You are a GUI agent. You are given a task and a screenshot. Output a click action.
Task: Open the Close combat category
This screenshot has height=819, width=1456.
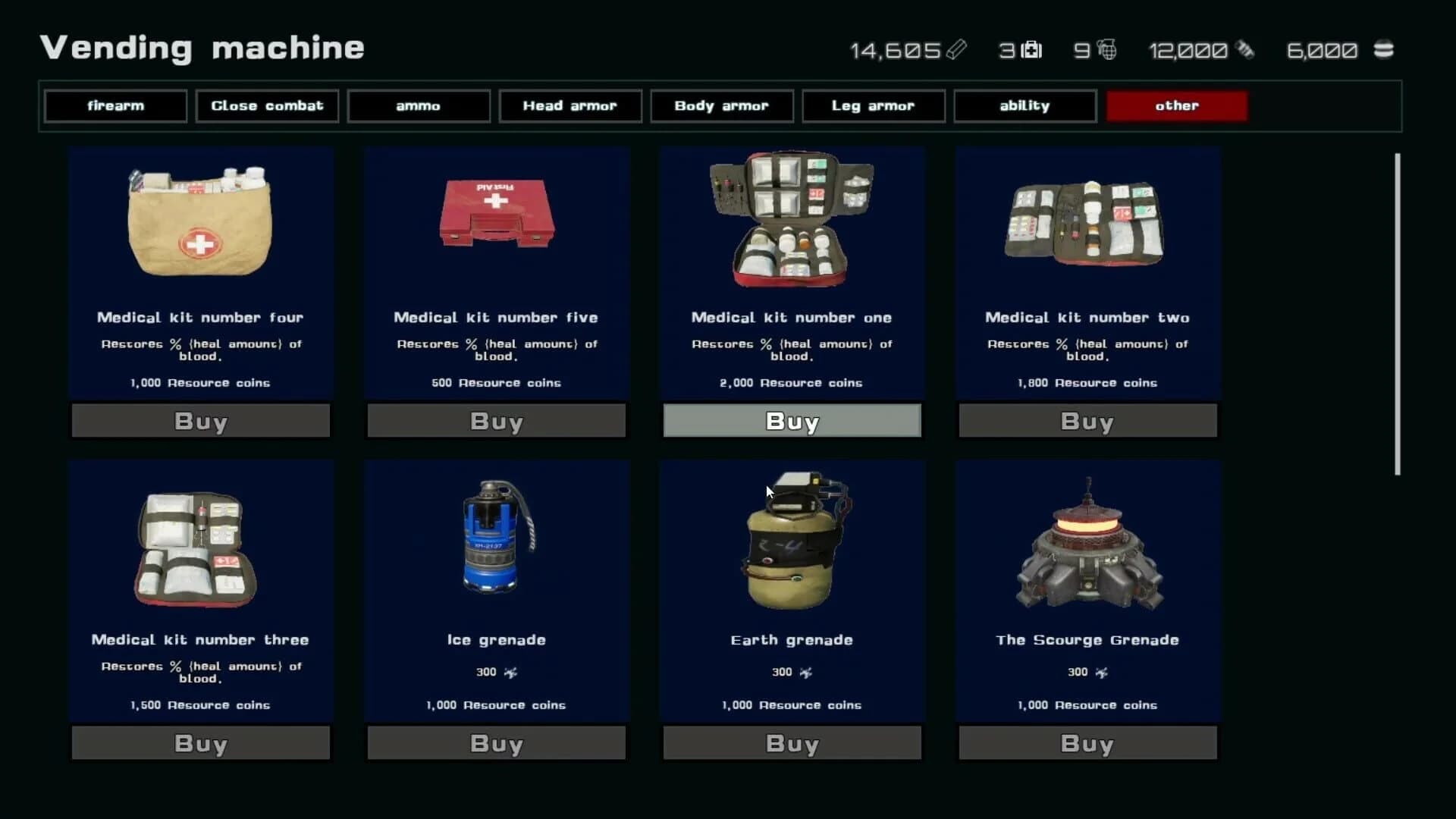pos(267,105)
